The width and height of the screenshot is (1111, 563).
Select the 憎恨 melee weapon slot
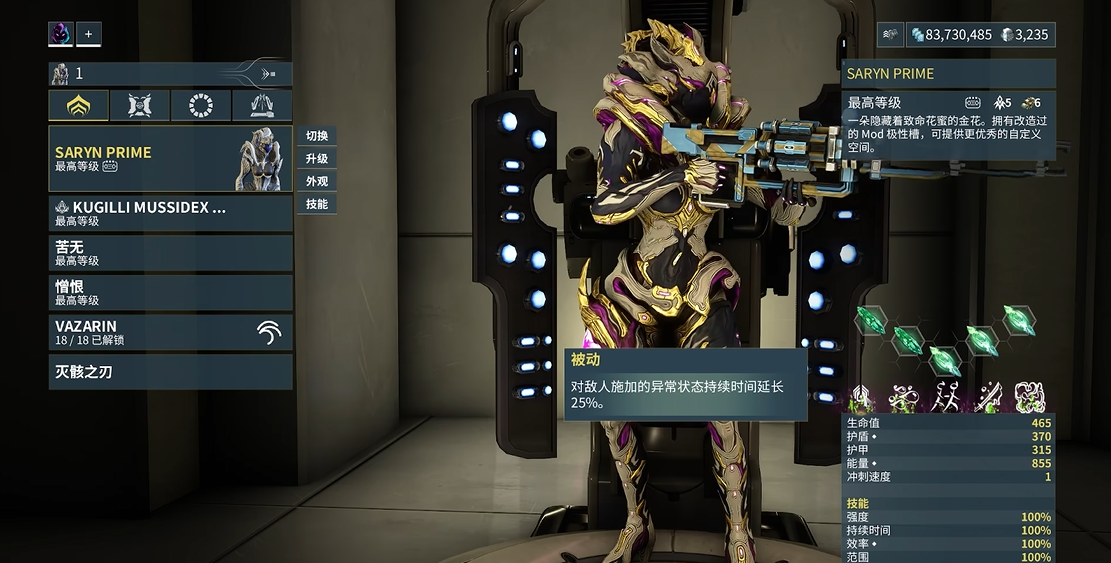[170, 292]
